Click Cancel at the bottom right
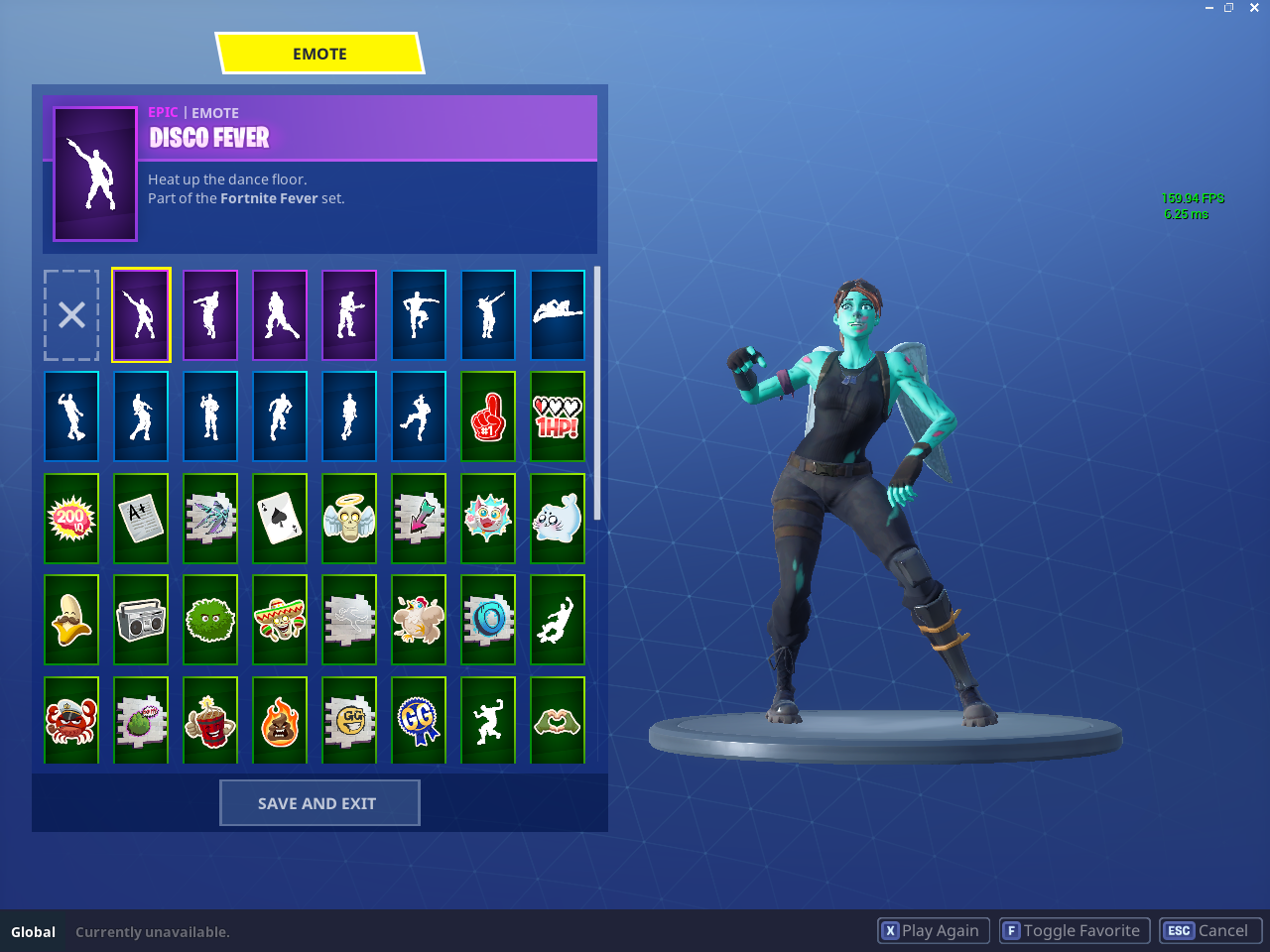1270x952 pixels. pos(1210,930)
